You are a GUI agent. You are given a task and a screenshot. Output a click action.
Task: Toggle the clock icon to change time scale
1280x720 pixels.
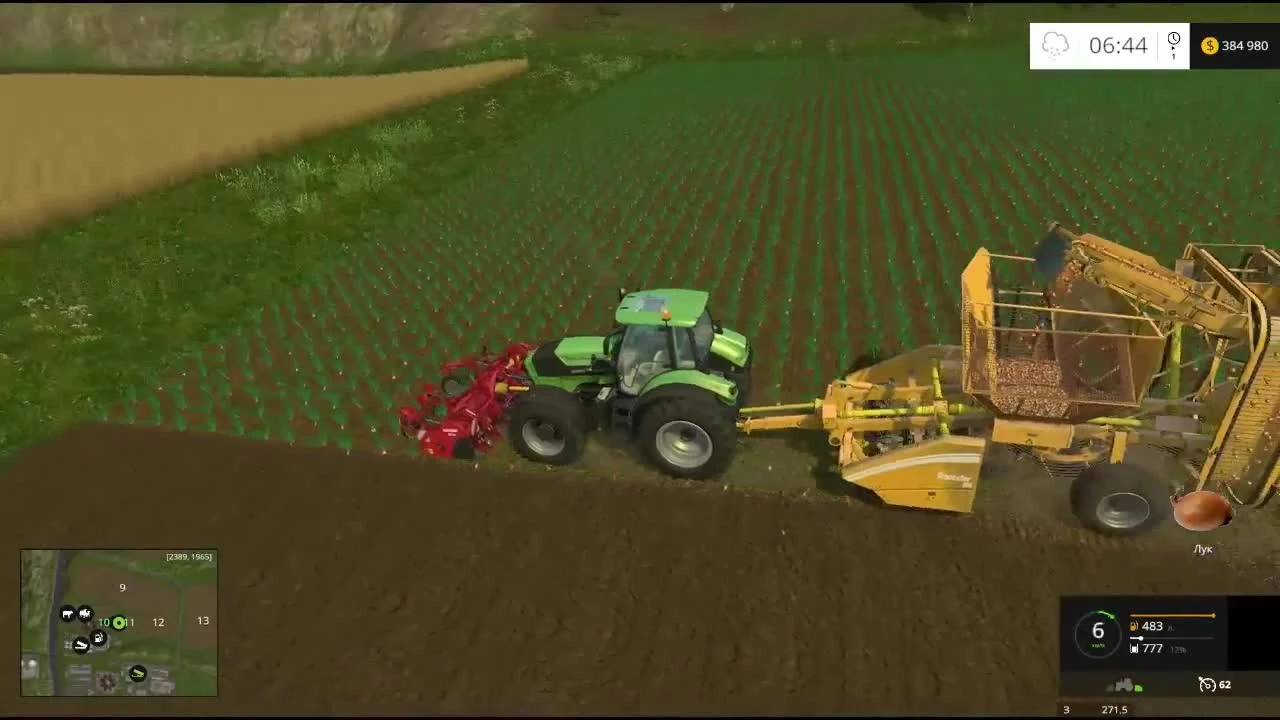[x=1173, y=39]
